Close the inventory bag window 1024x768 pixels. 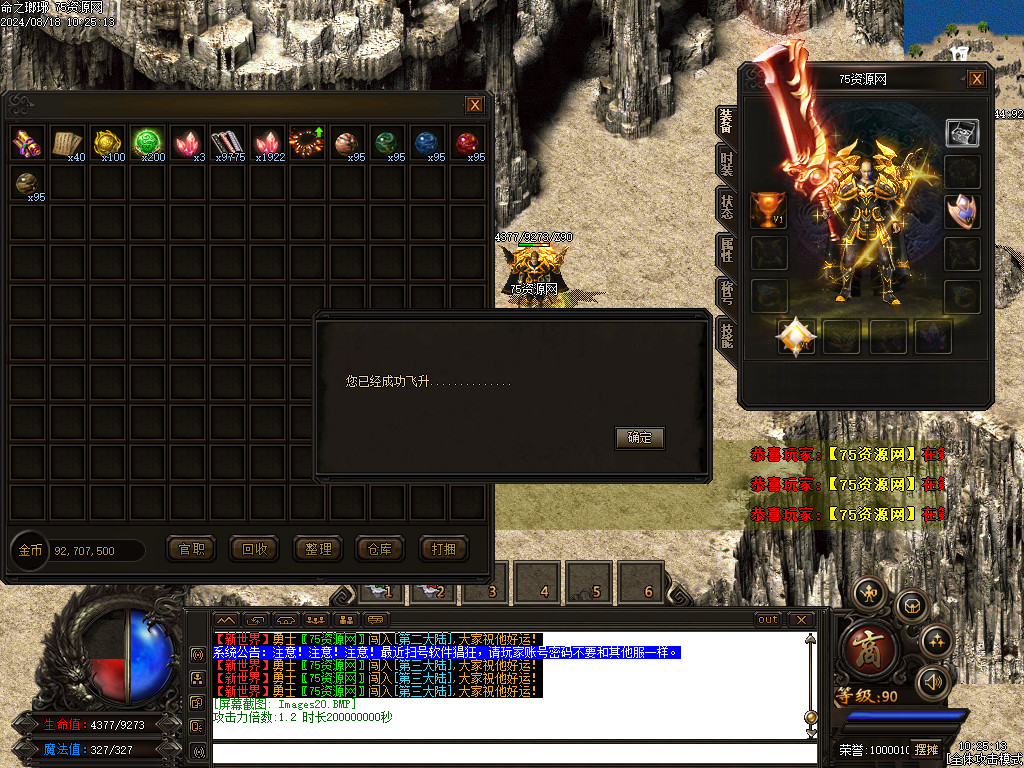pyautogui.click(x=475, y=104)
